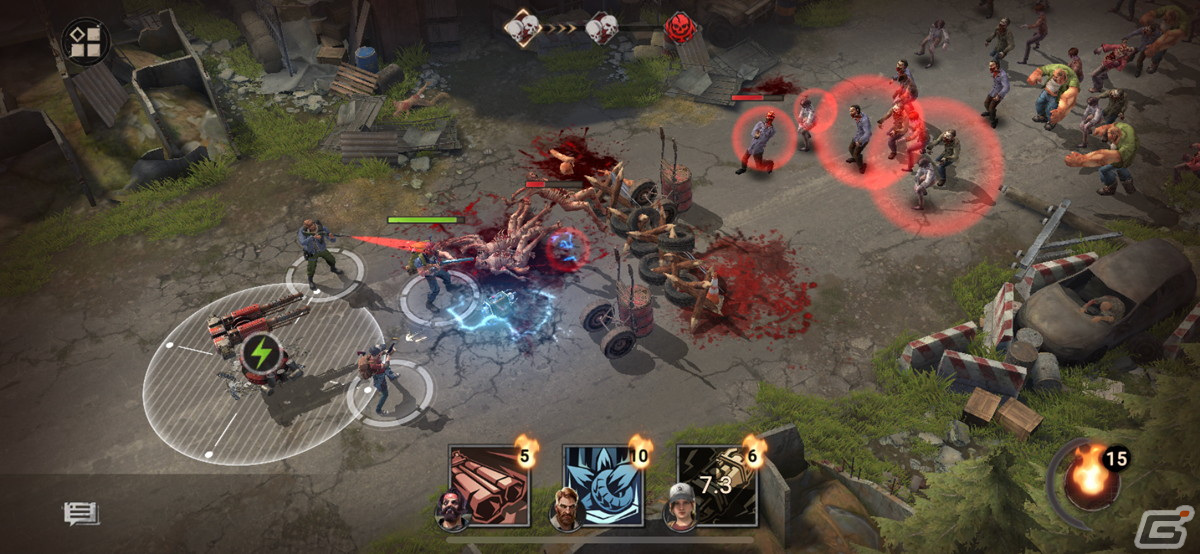Activate the red shotgun barrels ability

(x=488, y=484)
